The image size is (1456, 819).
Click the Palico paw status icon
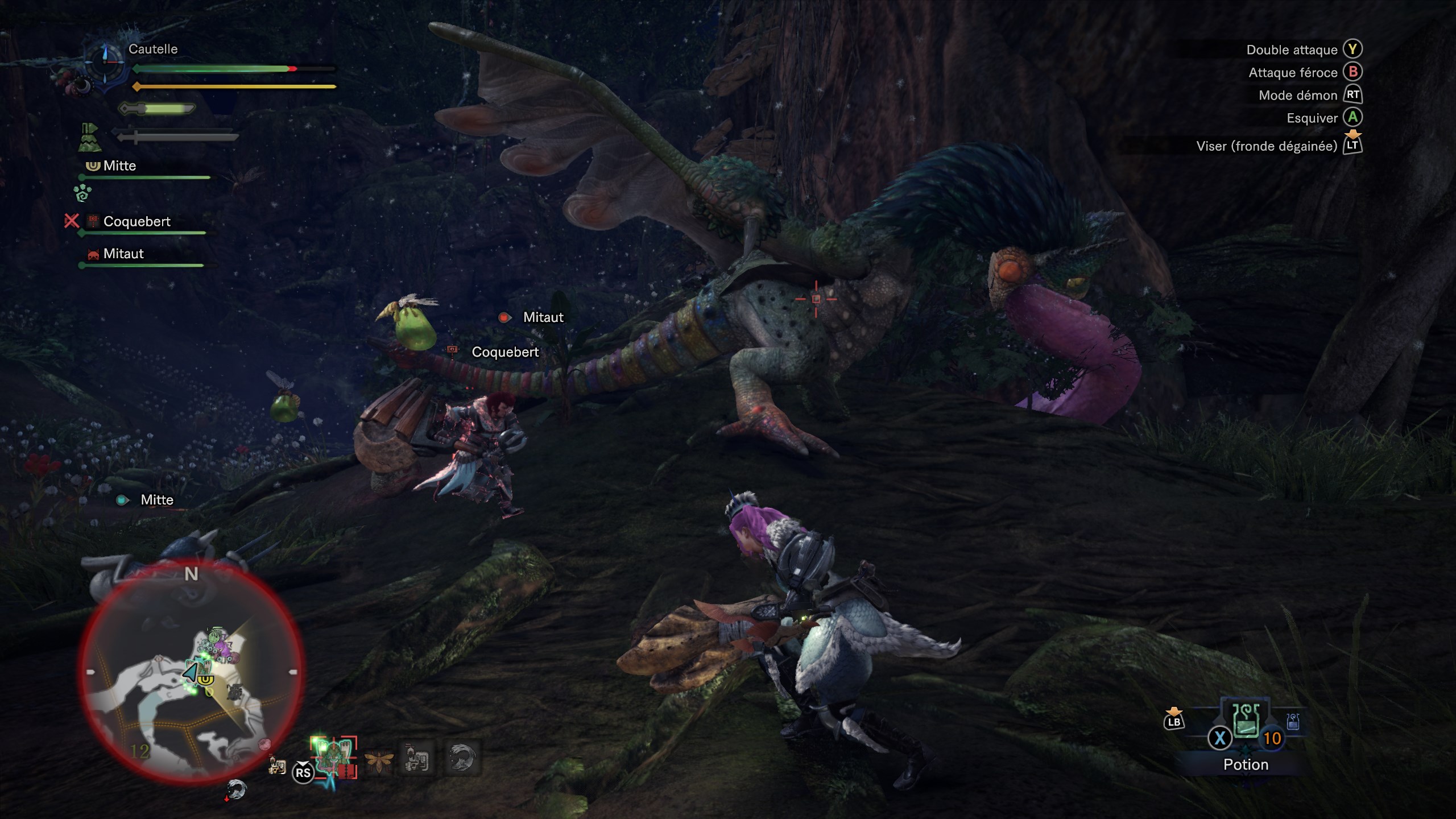[x=83, y=193]
